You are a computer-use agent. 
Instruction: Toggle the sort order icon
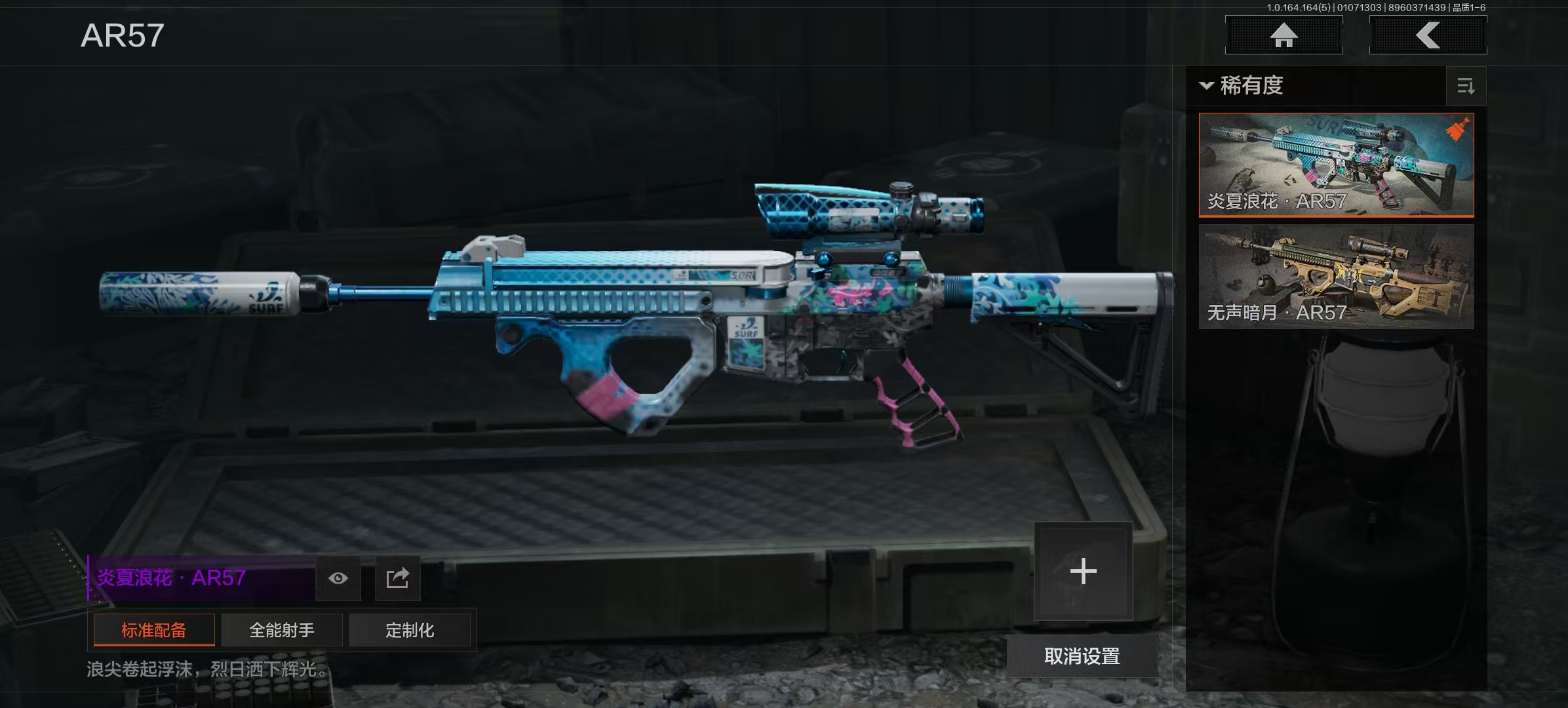click(x=1466, y=86)
